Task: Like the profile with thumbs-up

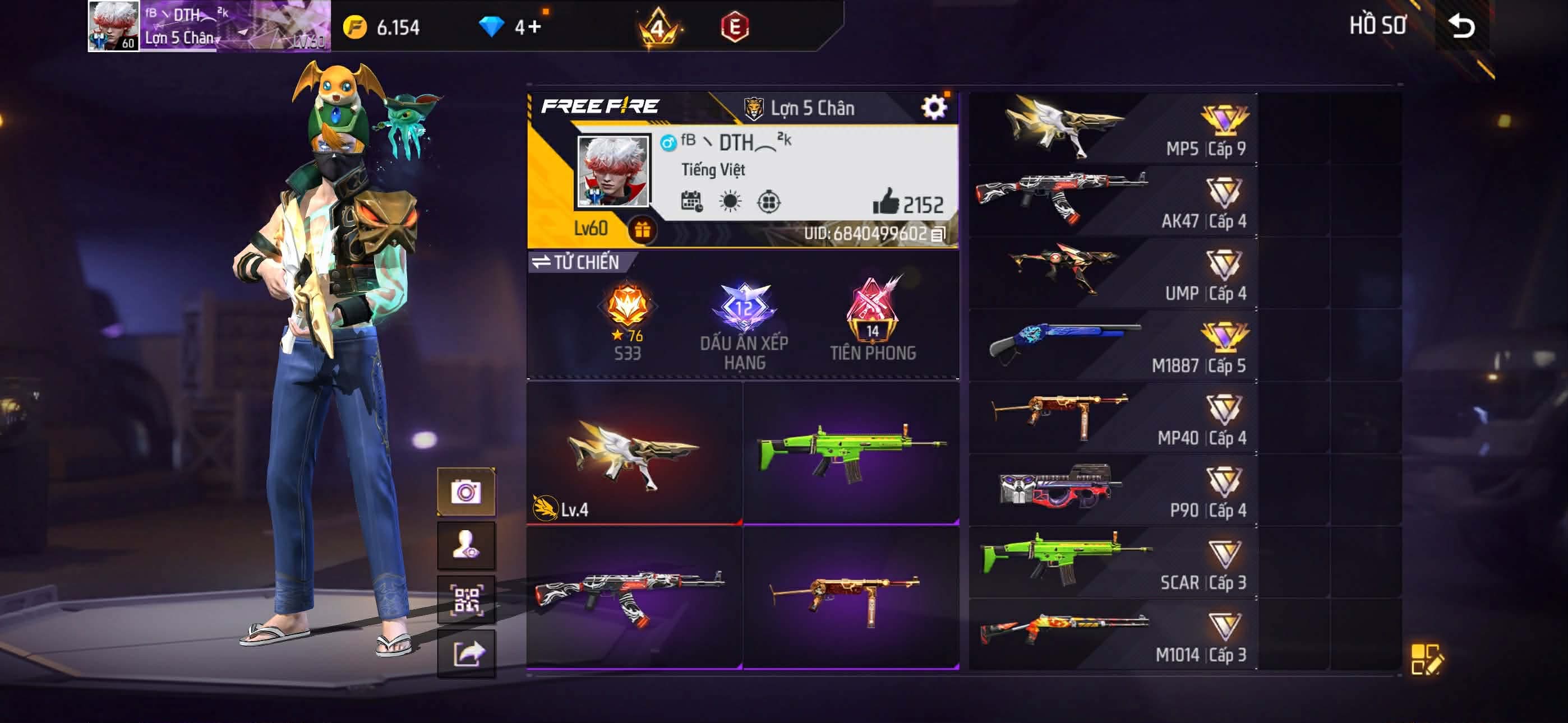Action: 886,201
